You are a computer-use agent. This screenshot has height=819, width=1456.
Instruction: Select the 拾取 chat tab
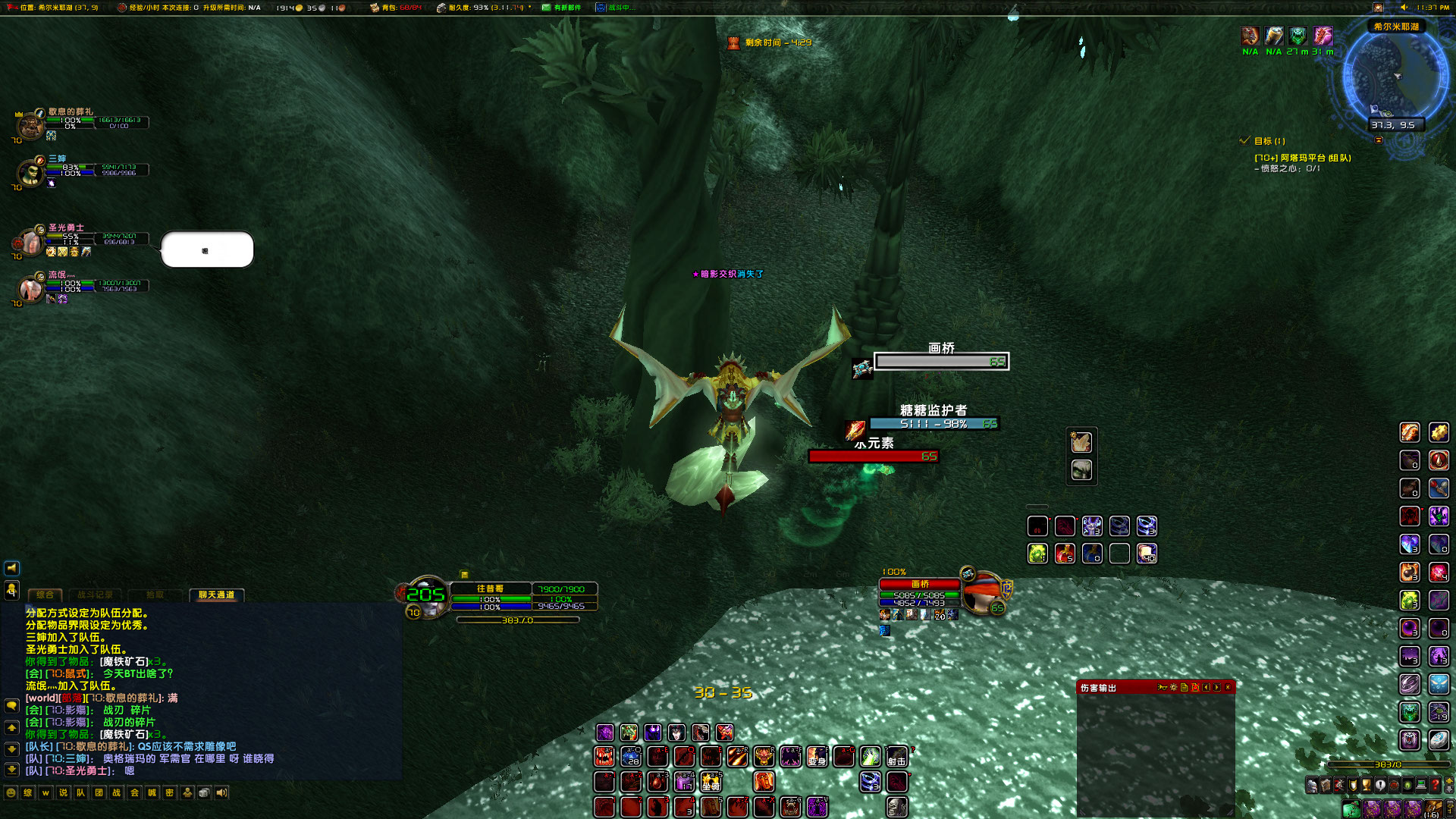pos(155,595)
